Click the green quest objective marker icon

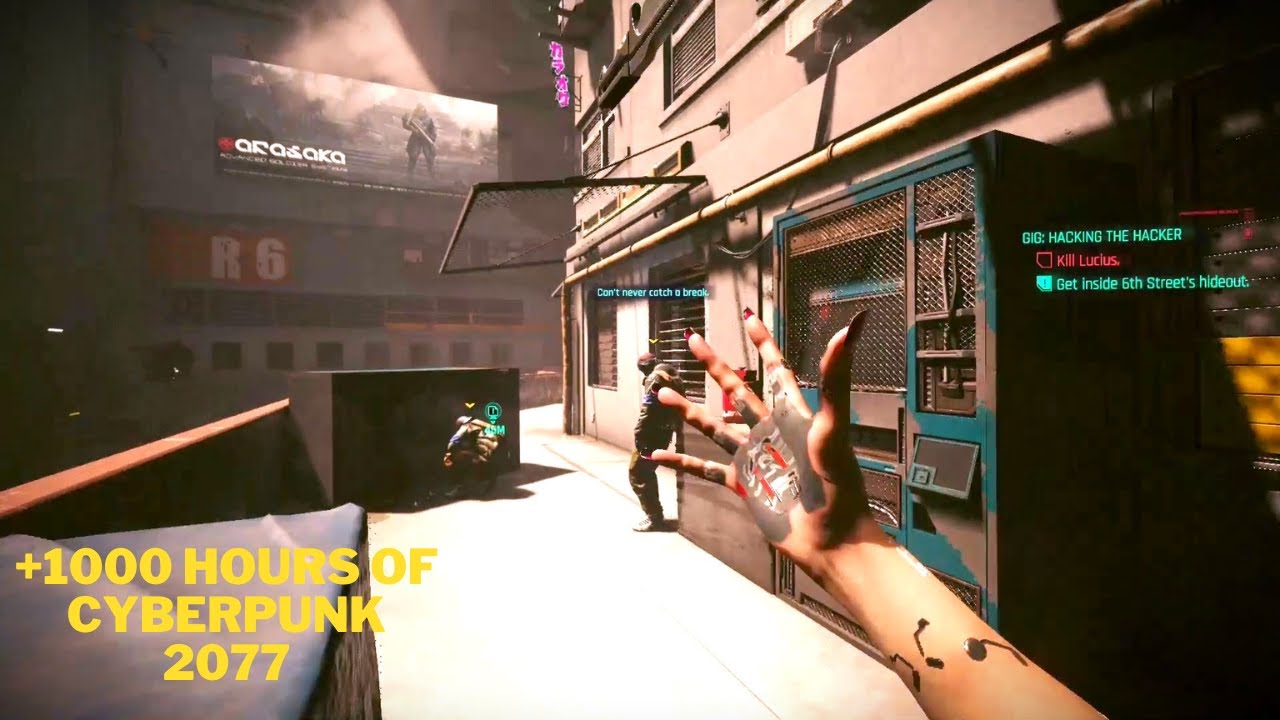click(x=491, y=408)
